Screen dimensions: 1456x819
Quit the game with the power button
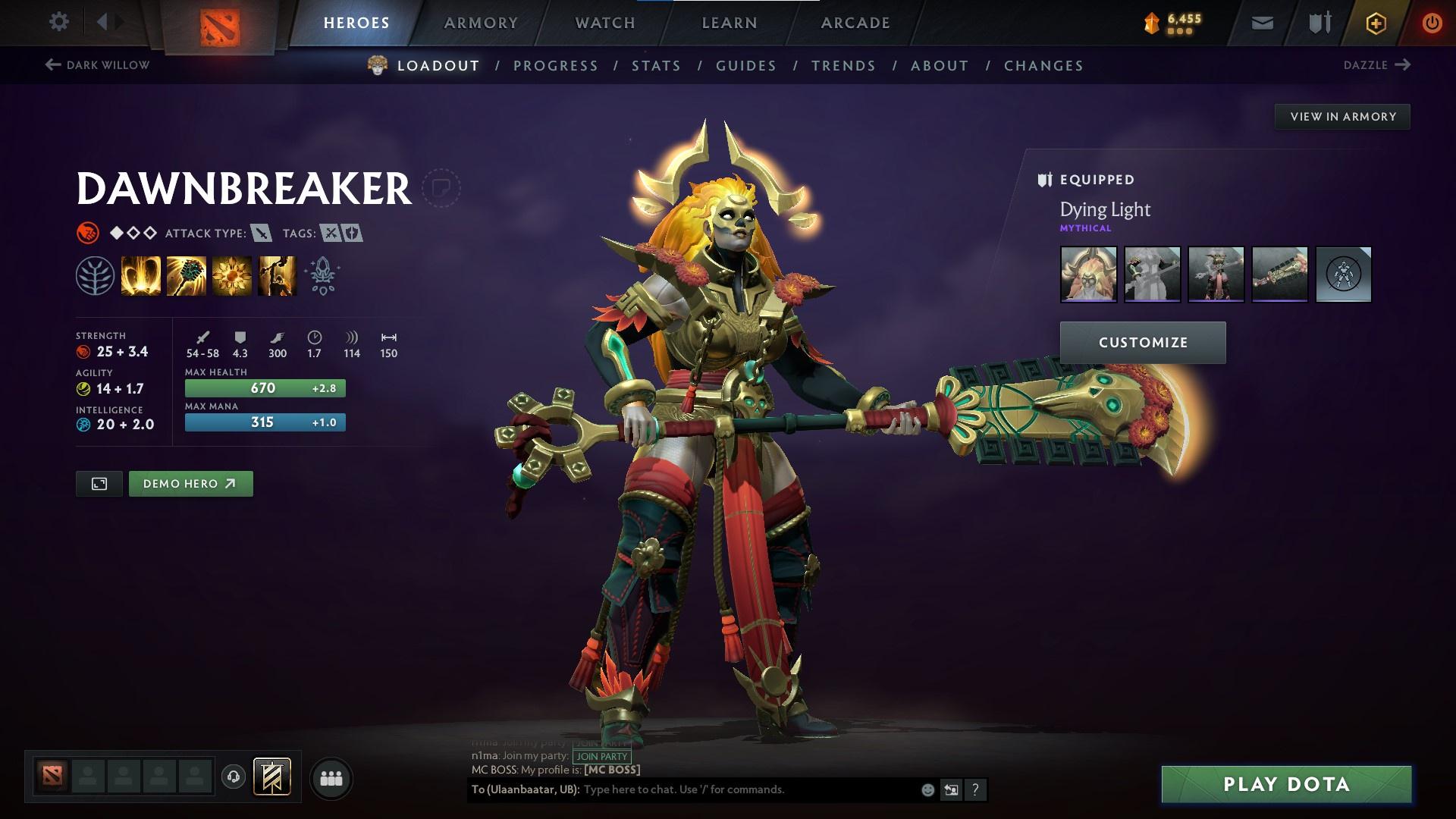(1432, 23)
